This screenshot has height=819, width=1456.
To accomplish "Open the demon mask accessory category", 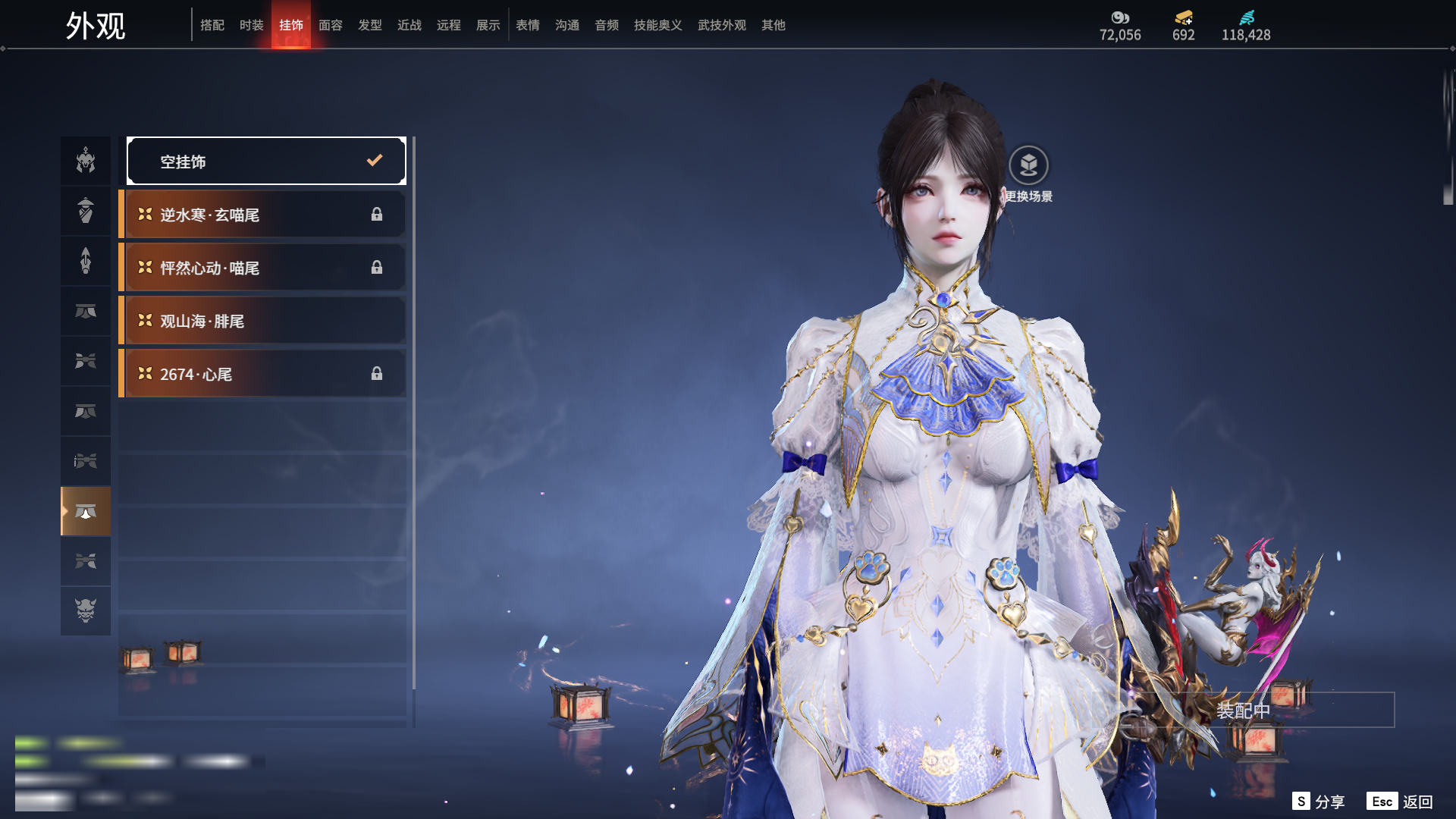I will pos(86,610).
